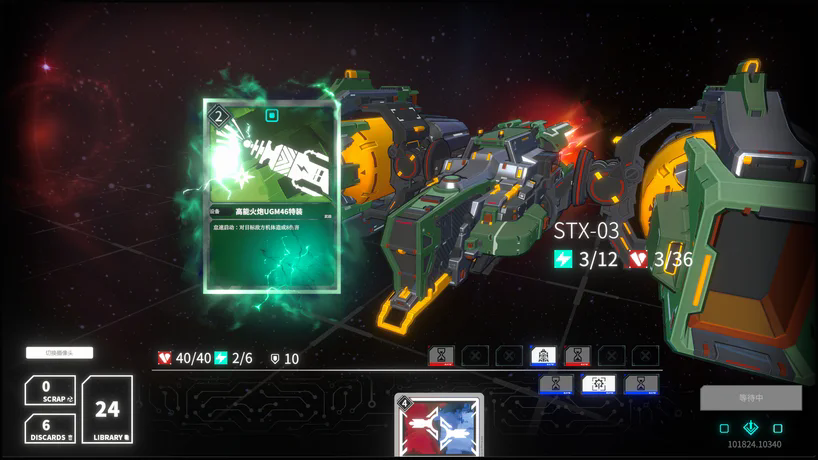Click the grey waiting (等待中) button
This screenshot has width=818, height=460.
click(x=751, y=398)
